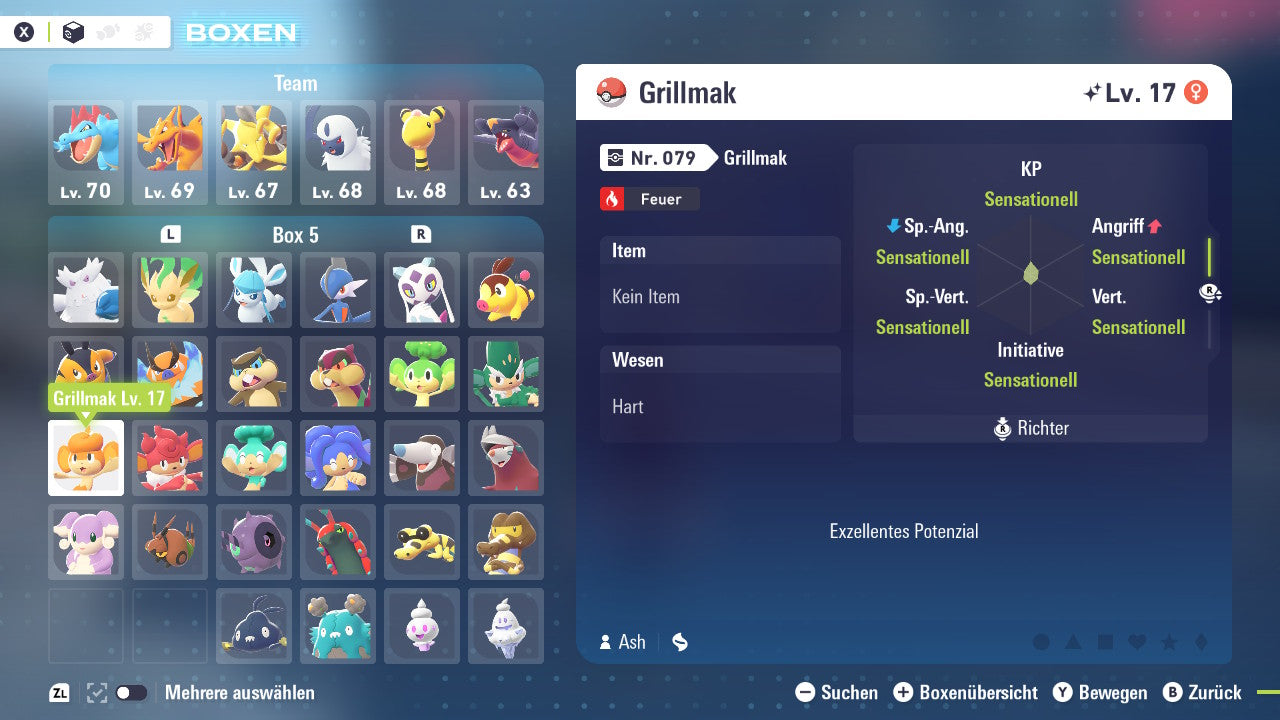Select the highlighted Grillmak thumbnail in the box
Viewport: 1280px width, 720px height.
coord(85,458)
